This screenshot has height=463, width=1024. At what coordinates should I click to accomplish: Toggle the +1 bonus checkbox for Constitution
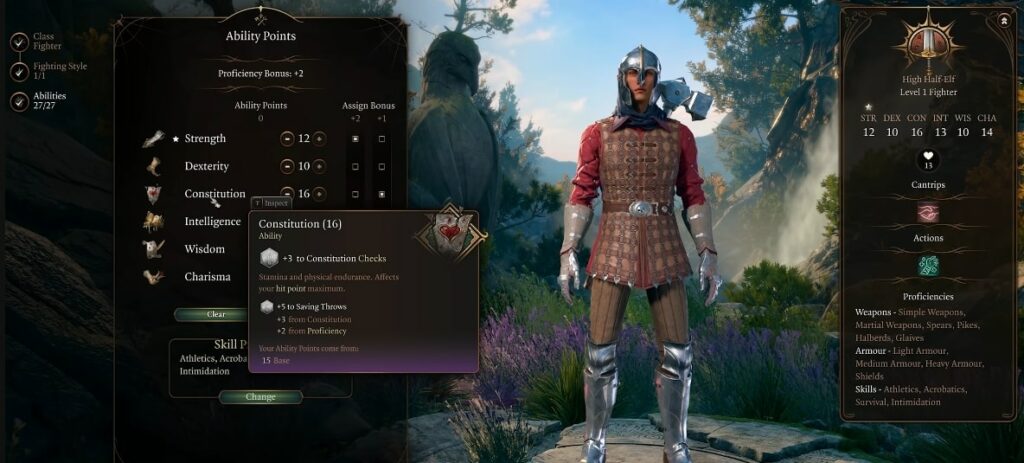pos(382,193)
